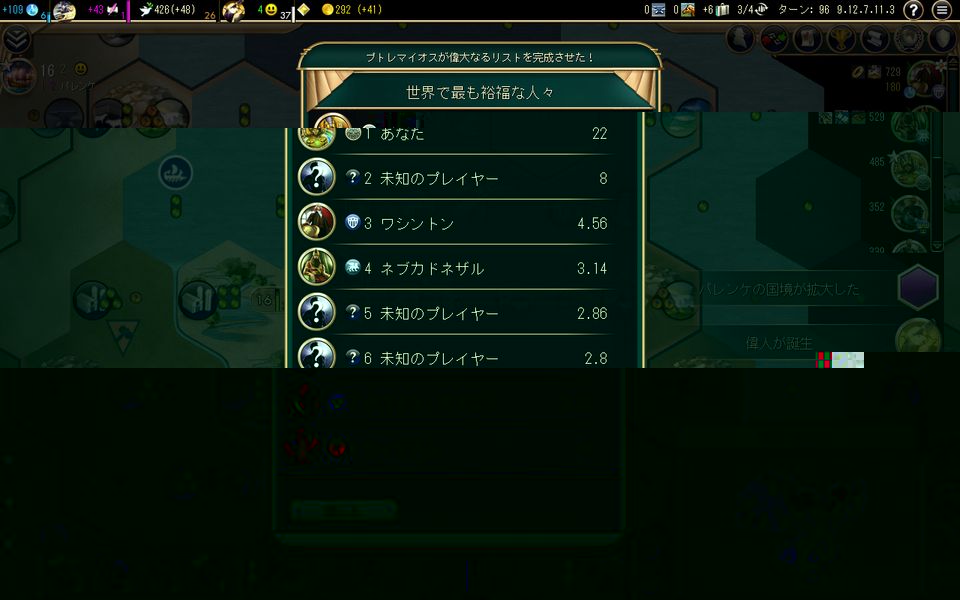
Task: Select the second-ranked unknown player row
Action: [470, 178]
